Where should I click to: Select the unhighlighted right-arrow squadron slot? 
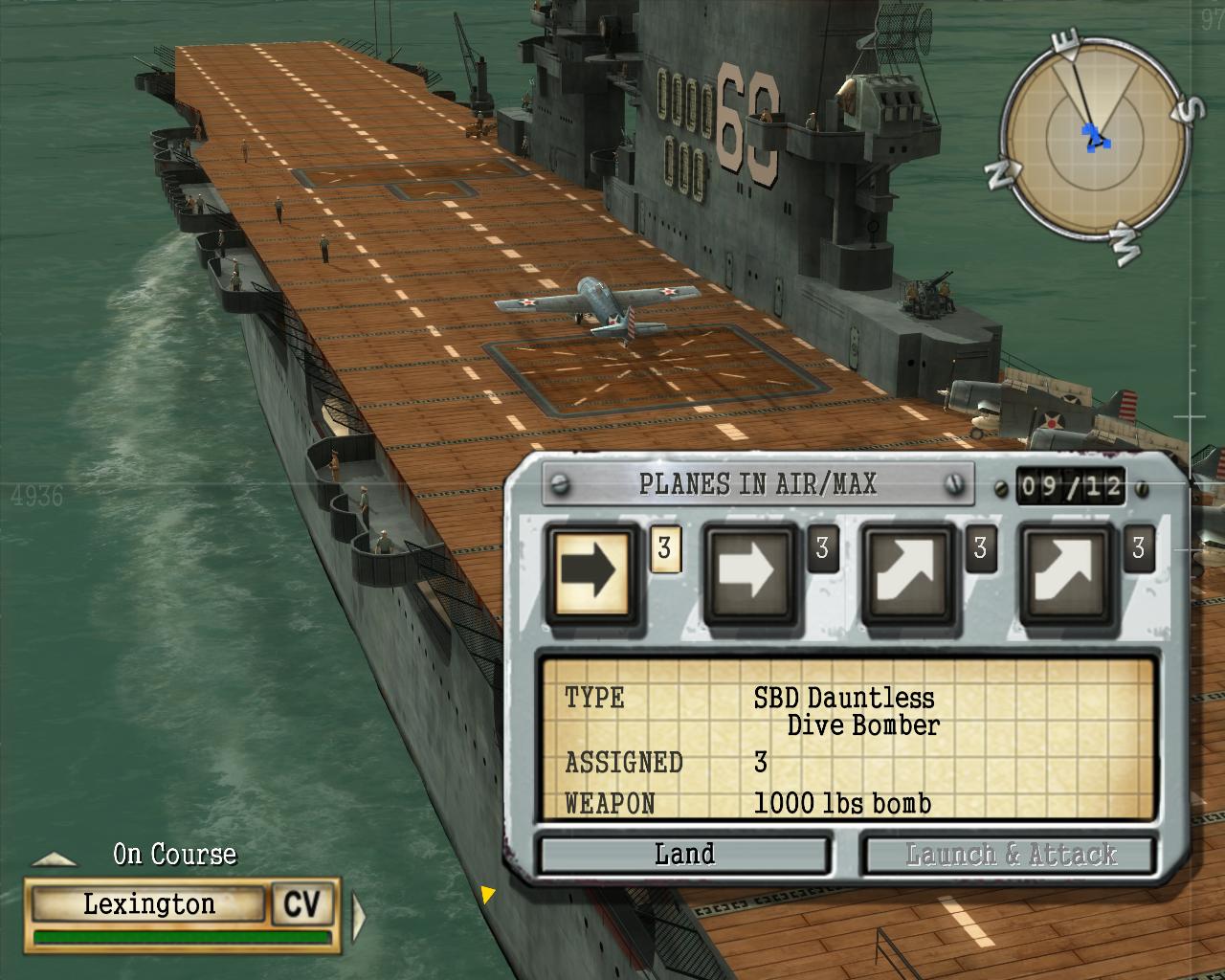tap(750, 574)
